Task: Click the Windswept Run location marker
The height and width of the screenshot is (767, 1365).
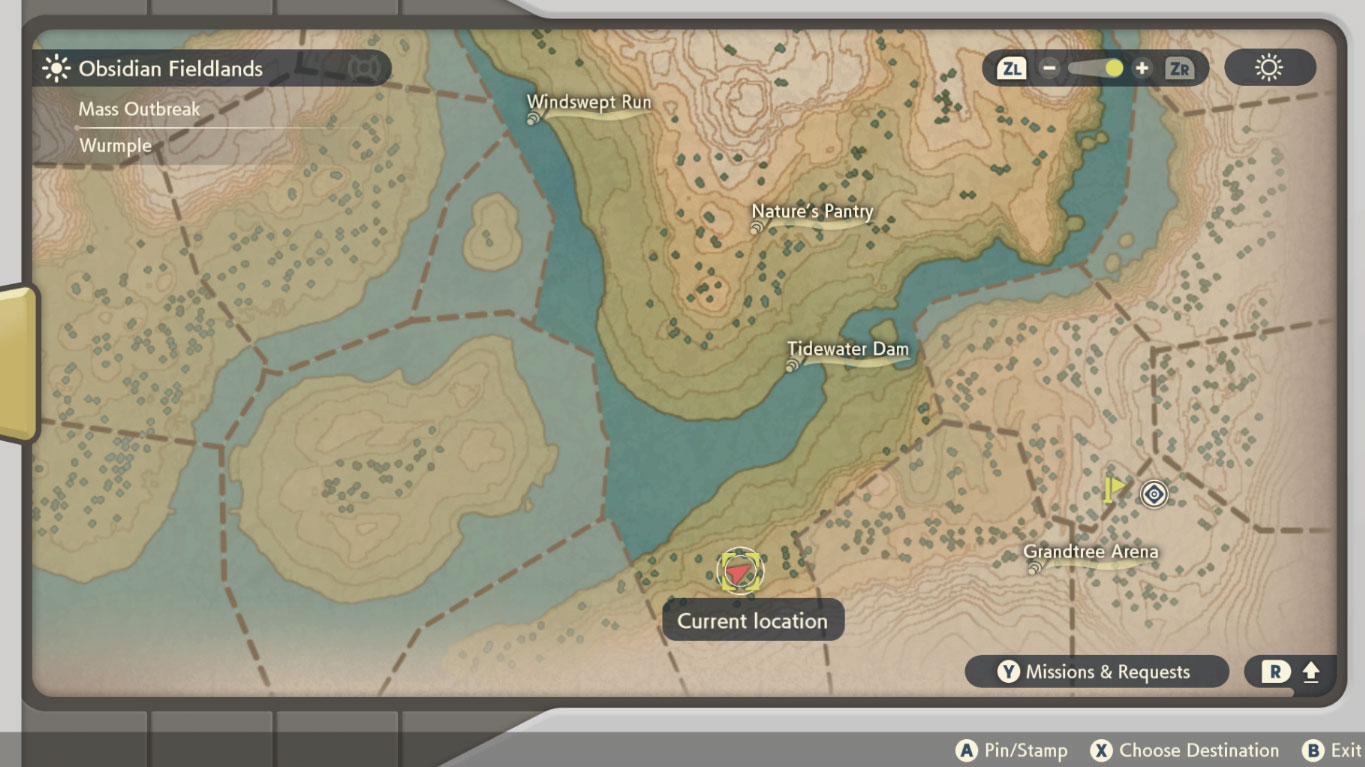Action: (531, 116)
